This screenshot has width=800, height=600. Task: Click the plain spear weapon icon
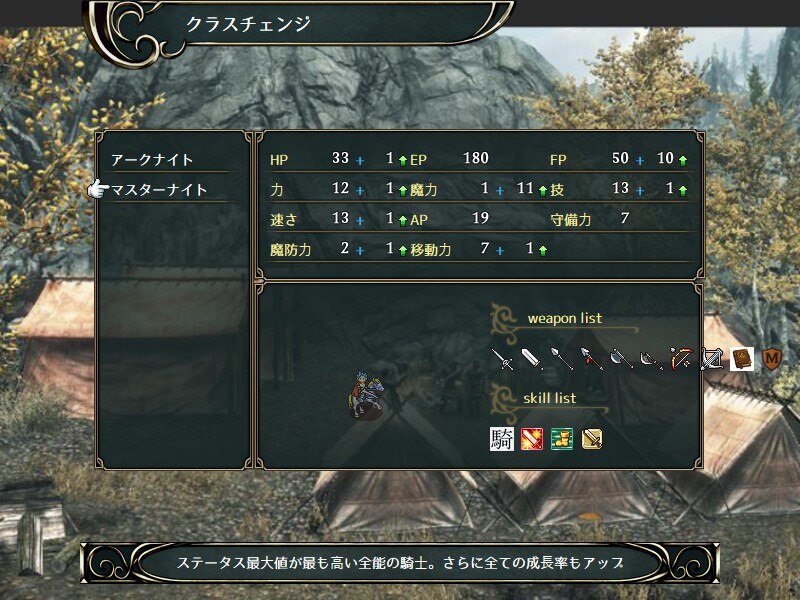[562, 359]
